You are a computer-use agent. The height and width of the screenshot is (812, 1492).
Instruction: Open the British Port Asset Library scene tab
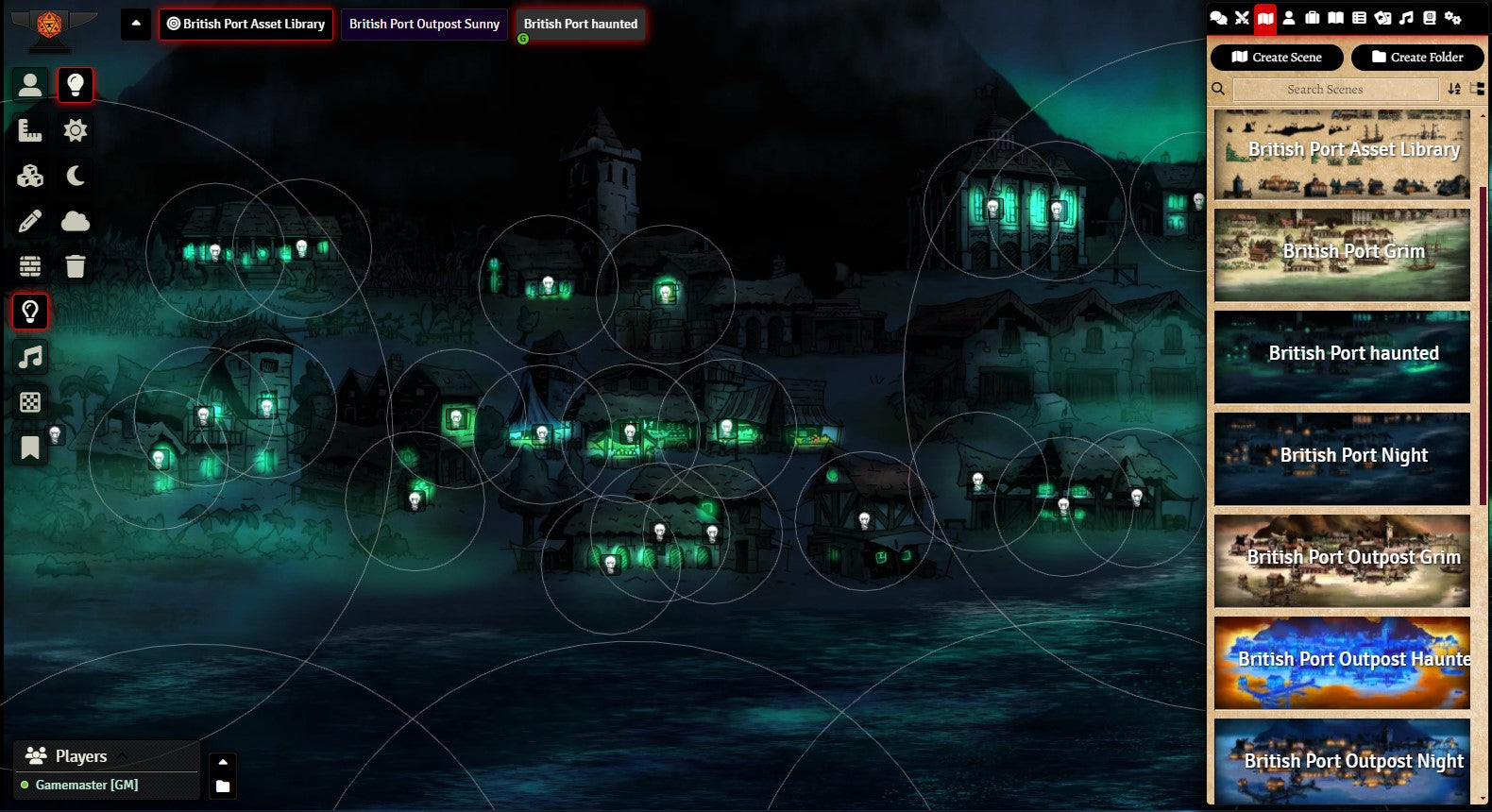[x=246, y=25]
